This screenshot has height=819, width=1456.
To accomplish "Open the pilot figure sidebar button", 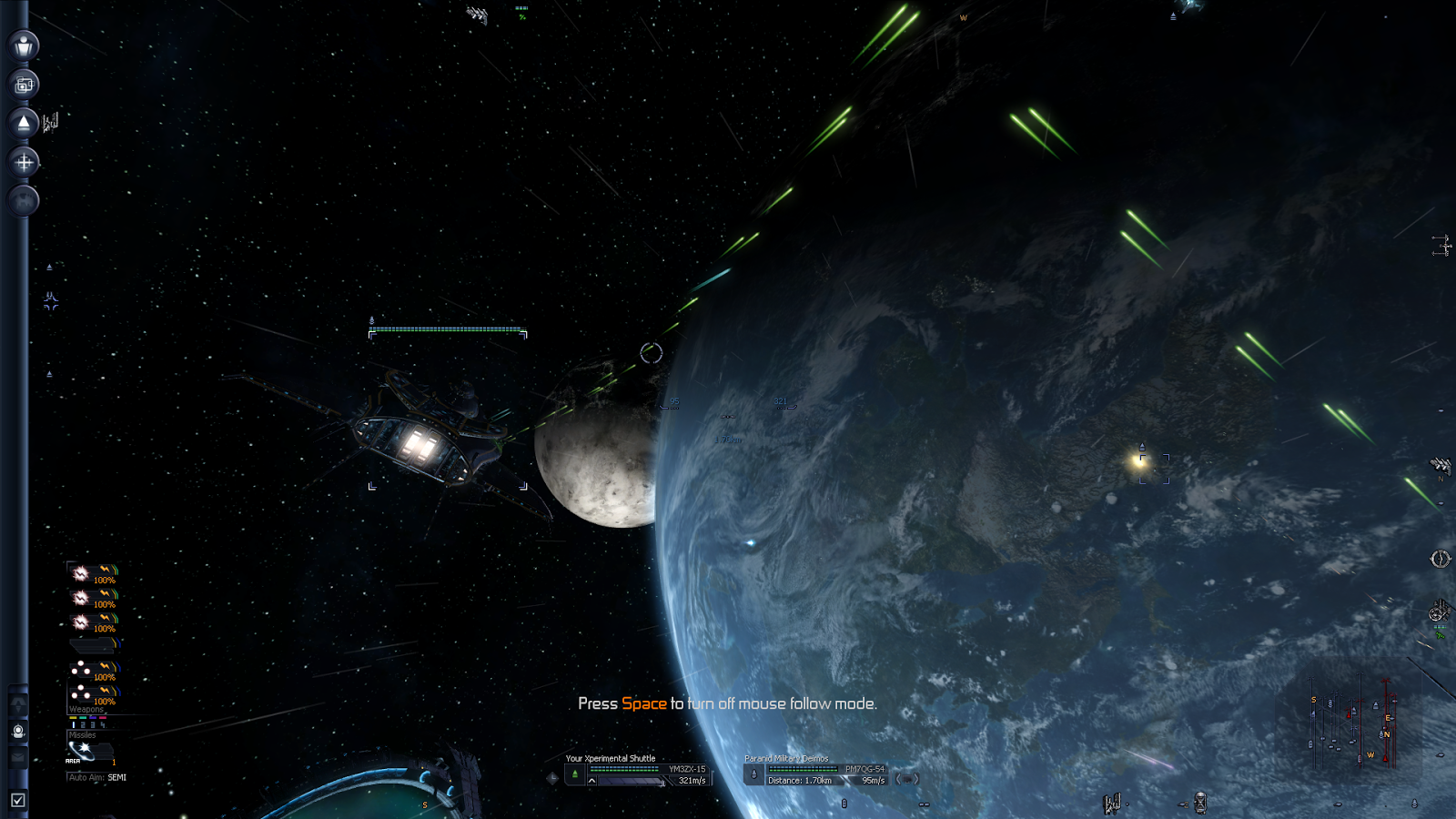I will 24,45.
